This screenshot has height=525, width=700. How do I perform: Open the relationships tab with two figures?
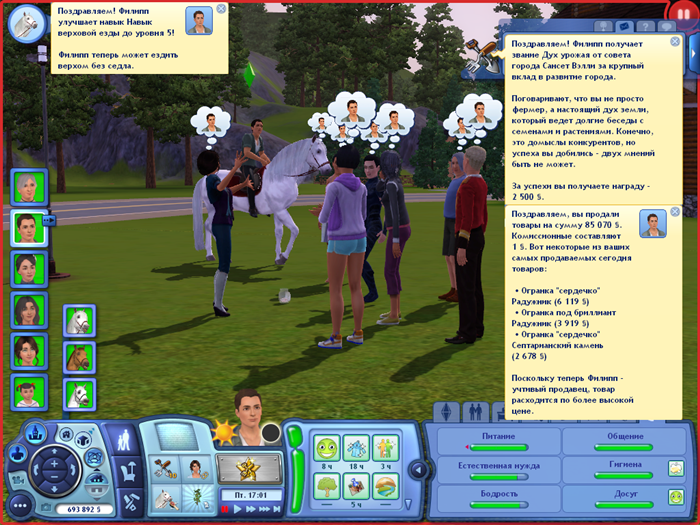tap(476, 412)
